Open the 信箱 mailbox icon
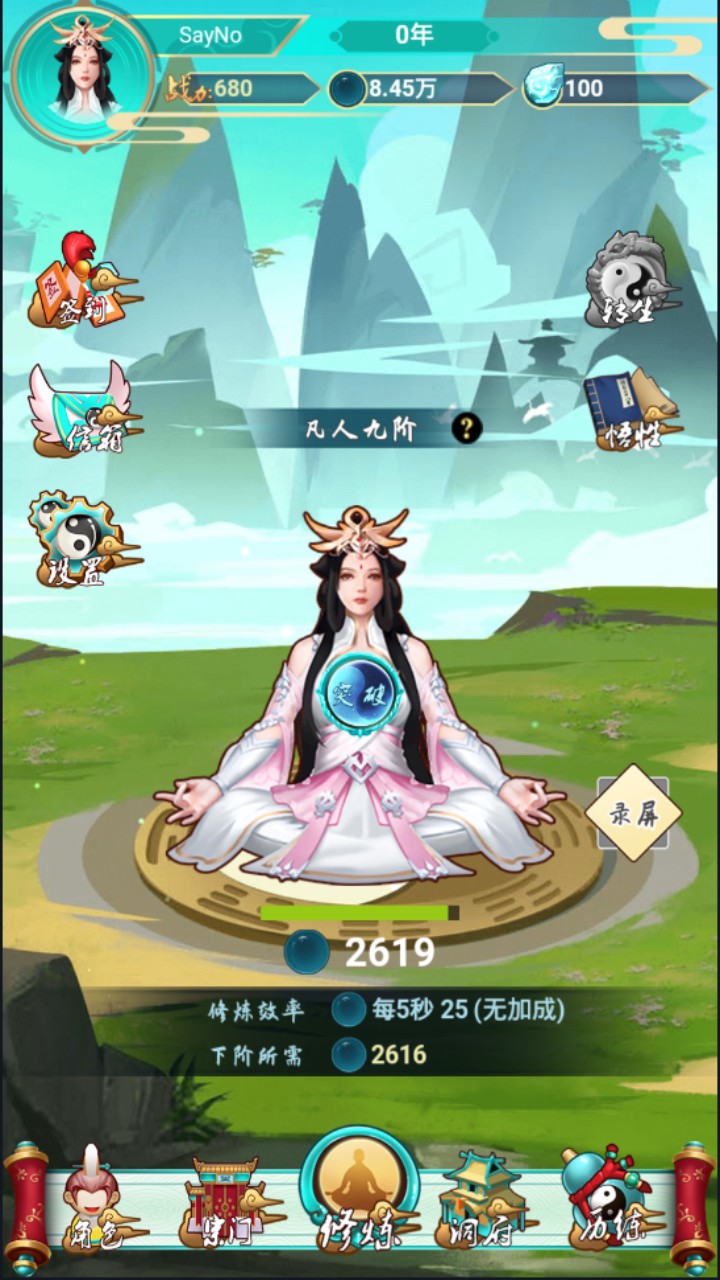Viewport: 720px width, 1280px height. point(82,412)
